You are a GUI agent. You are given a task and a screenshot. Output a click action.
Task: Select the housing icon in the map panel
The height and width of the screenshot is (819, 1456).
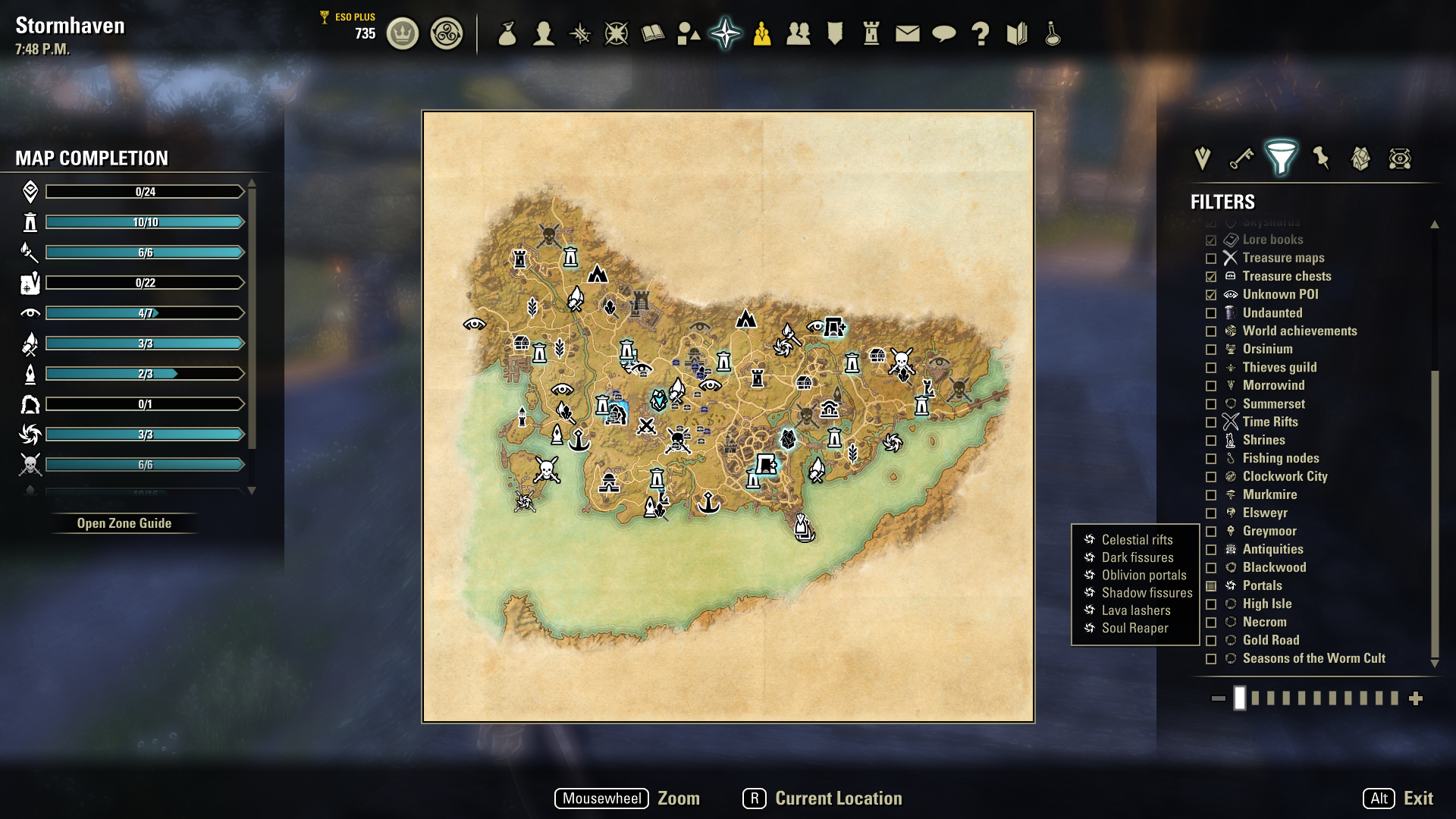[x=1360, y=159]
